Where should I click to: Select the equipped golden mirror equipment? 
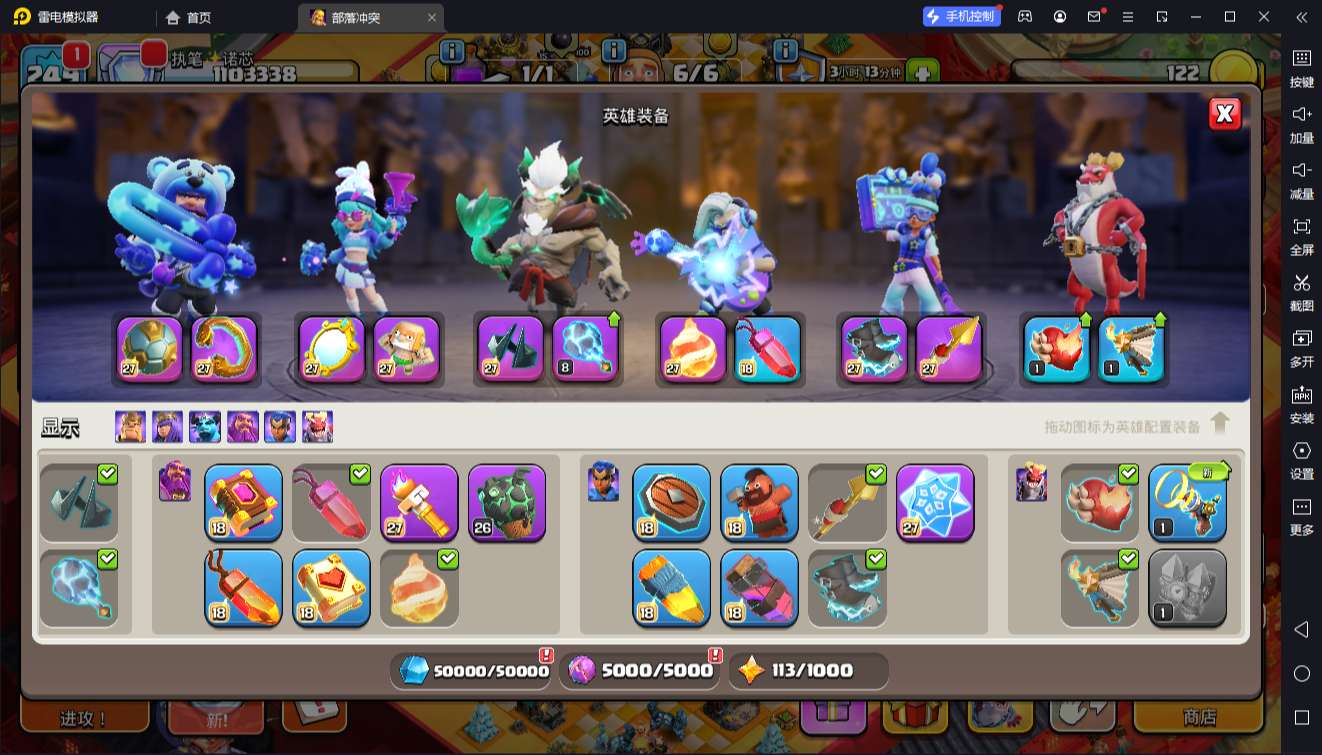pos(332,349)
